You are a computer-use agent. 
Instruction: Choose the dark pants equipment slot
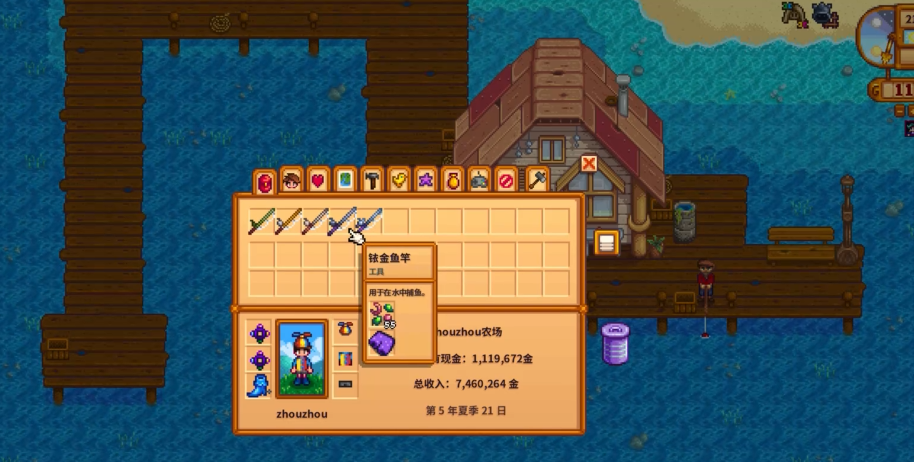point(345,384)
